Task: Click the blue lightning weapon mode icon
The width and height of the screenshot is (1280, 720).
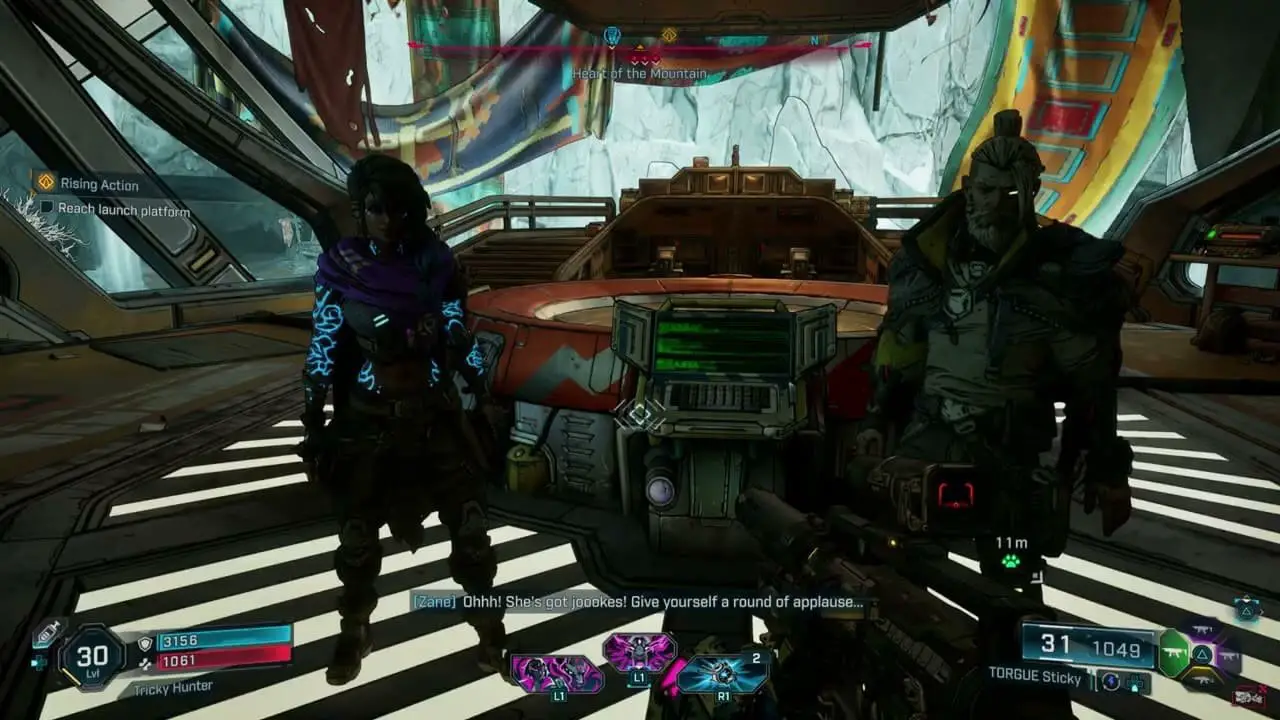Action: tap(1112, 681)
